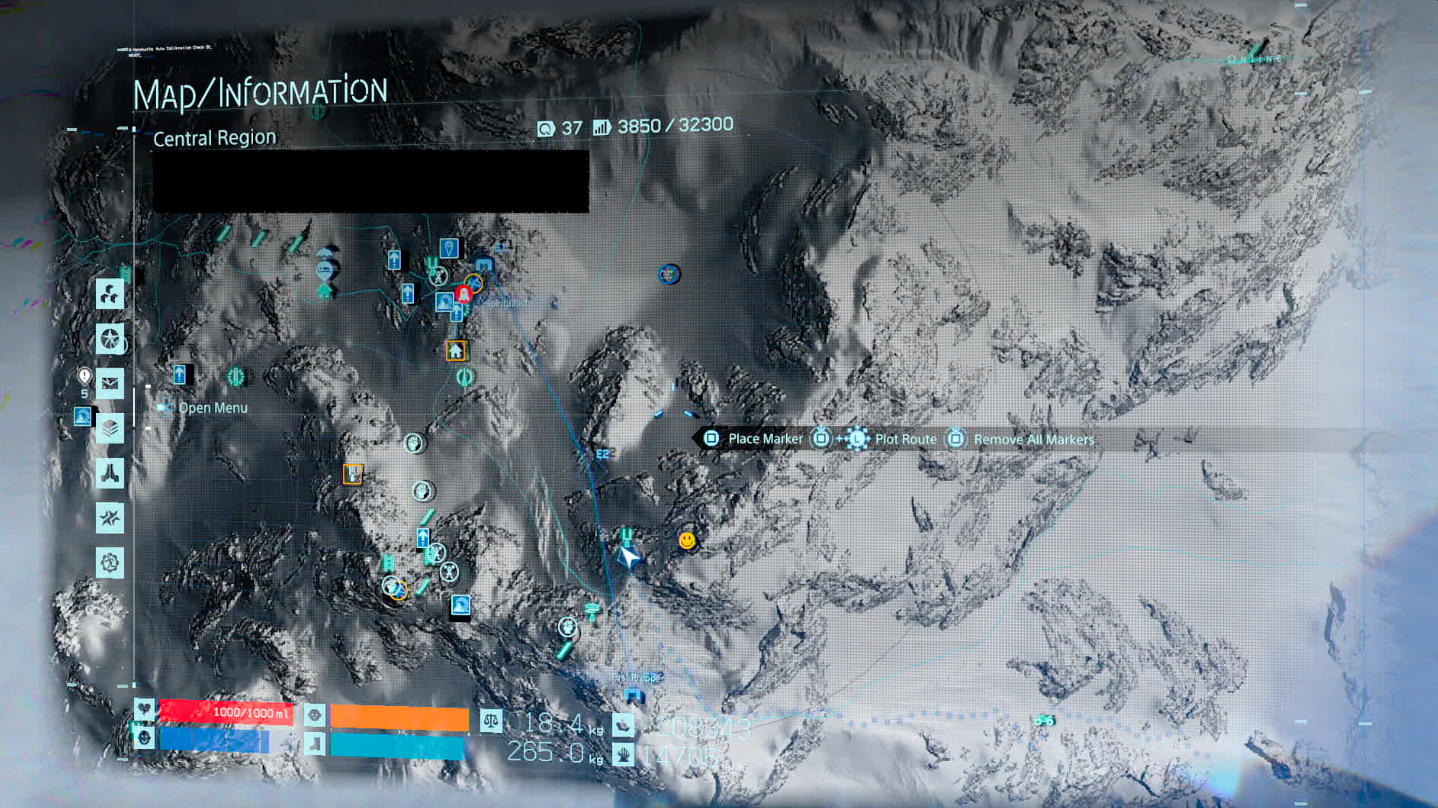Image resolution: width=1438 pixels, height=808 pixels.
Task: Toggle the multiplayer people icon in the sidebar
Action: pos(110,294)
